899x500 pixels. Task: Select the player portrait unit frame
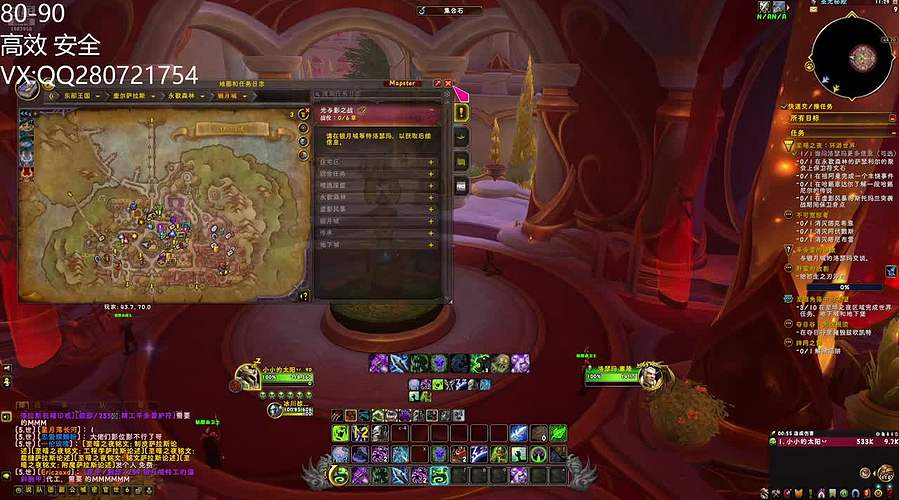click(x=246, y=377)
